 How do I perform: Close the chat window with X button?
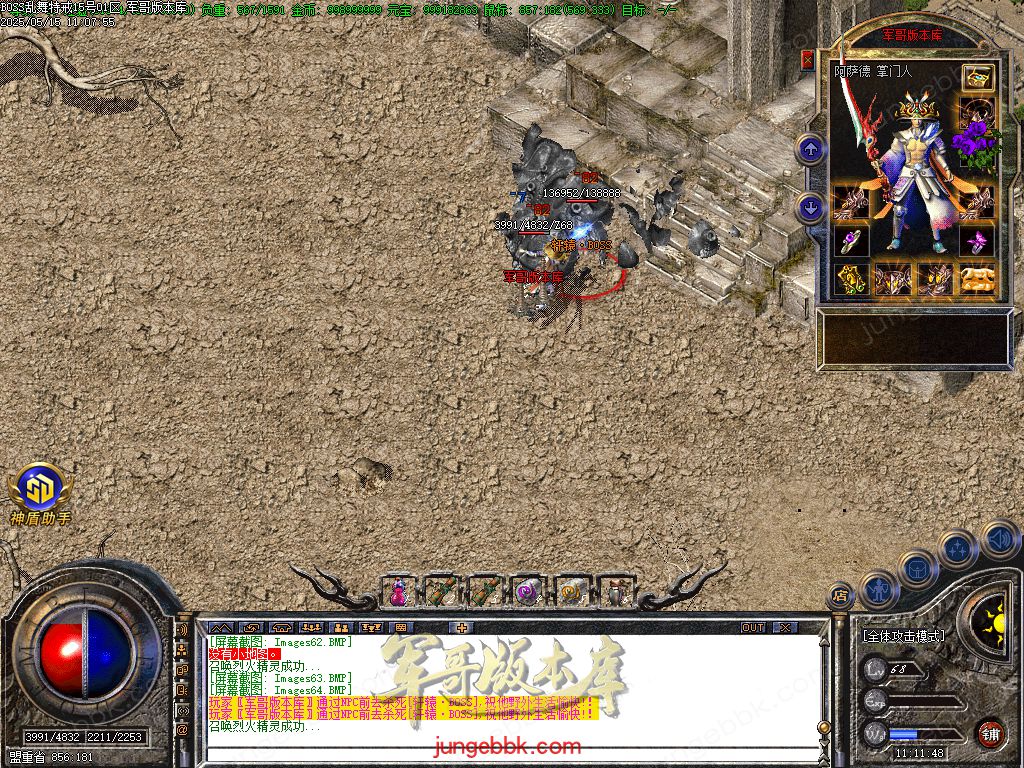[785, 627]
